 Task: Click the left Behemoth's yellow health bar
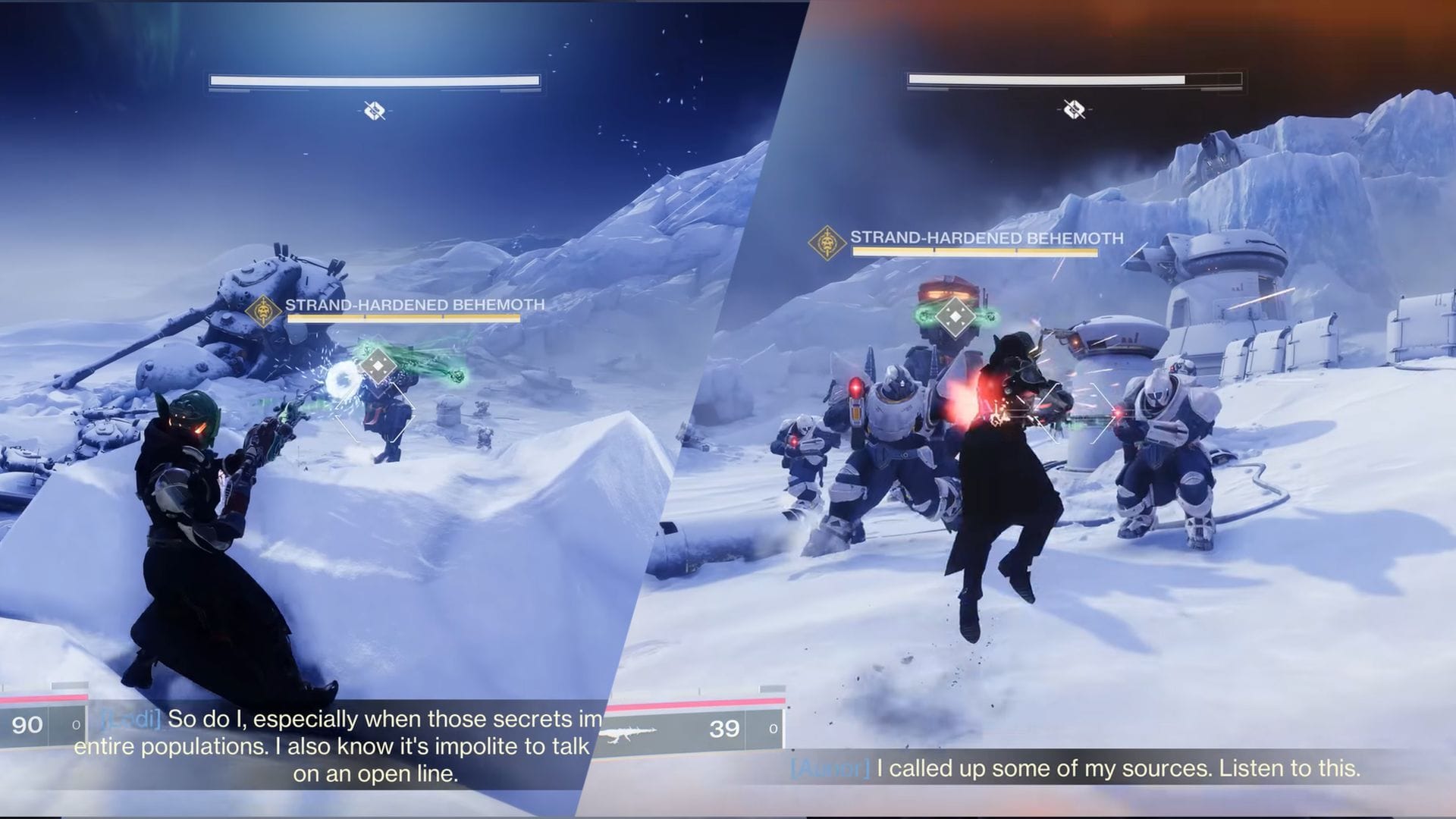(402, 318)
